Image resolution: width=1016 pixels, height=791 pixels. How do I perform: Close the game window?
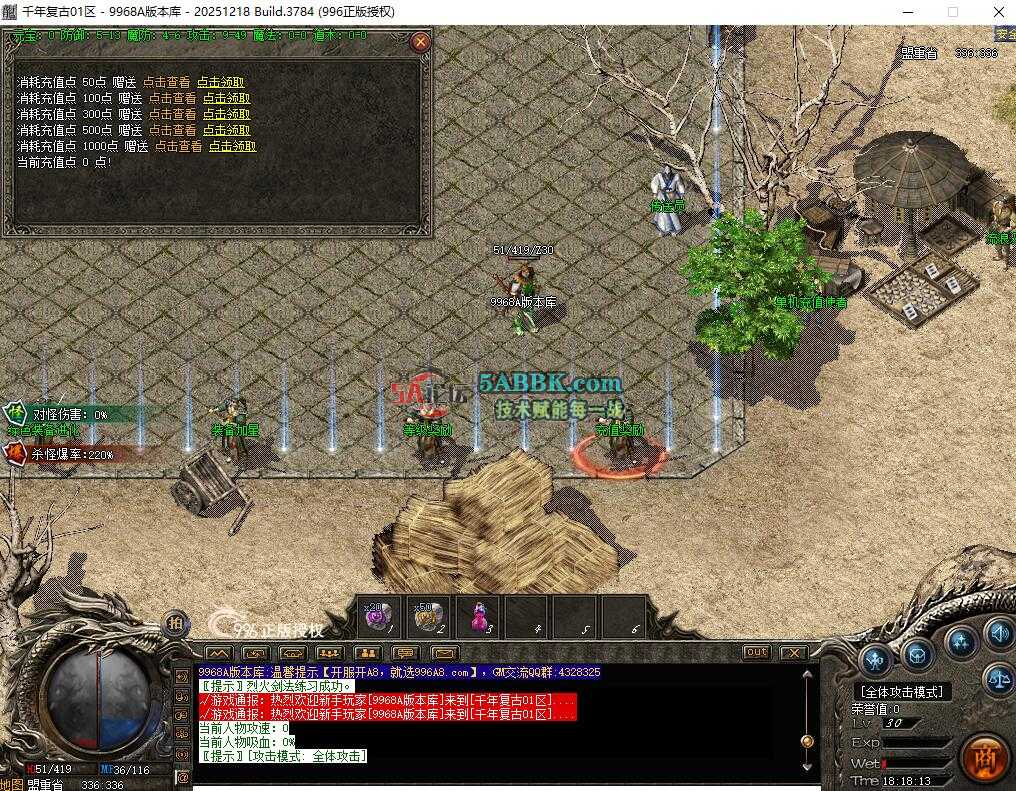996,12
